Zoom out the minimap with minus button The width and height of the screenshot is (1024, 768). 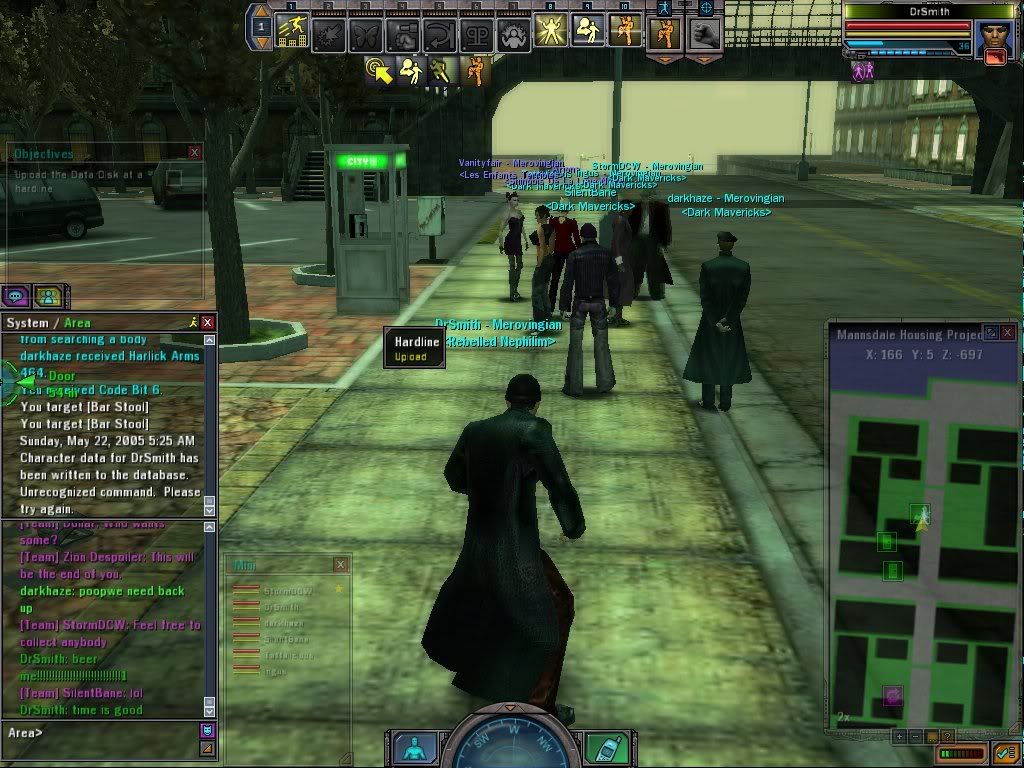click(913, 736)
